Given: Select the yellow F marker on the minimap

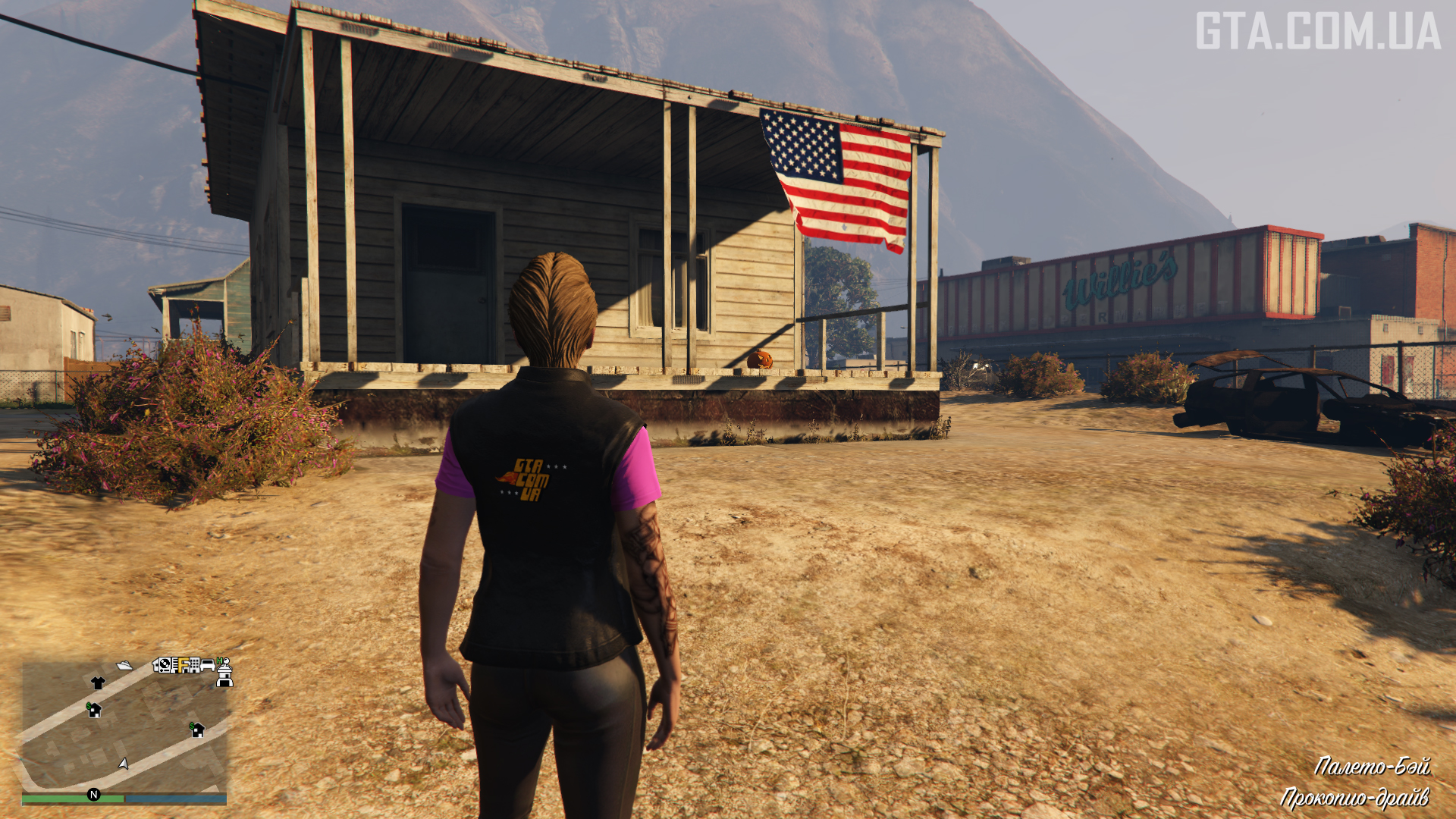Looking at the screenshot, I should click(x=183, y=665).
